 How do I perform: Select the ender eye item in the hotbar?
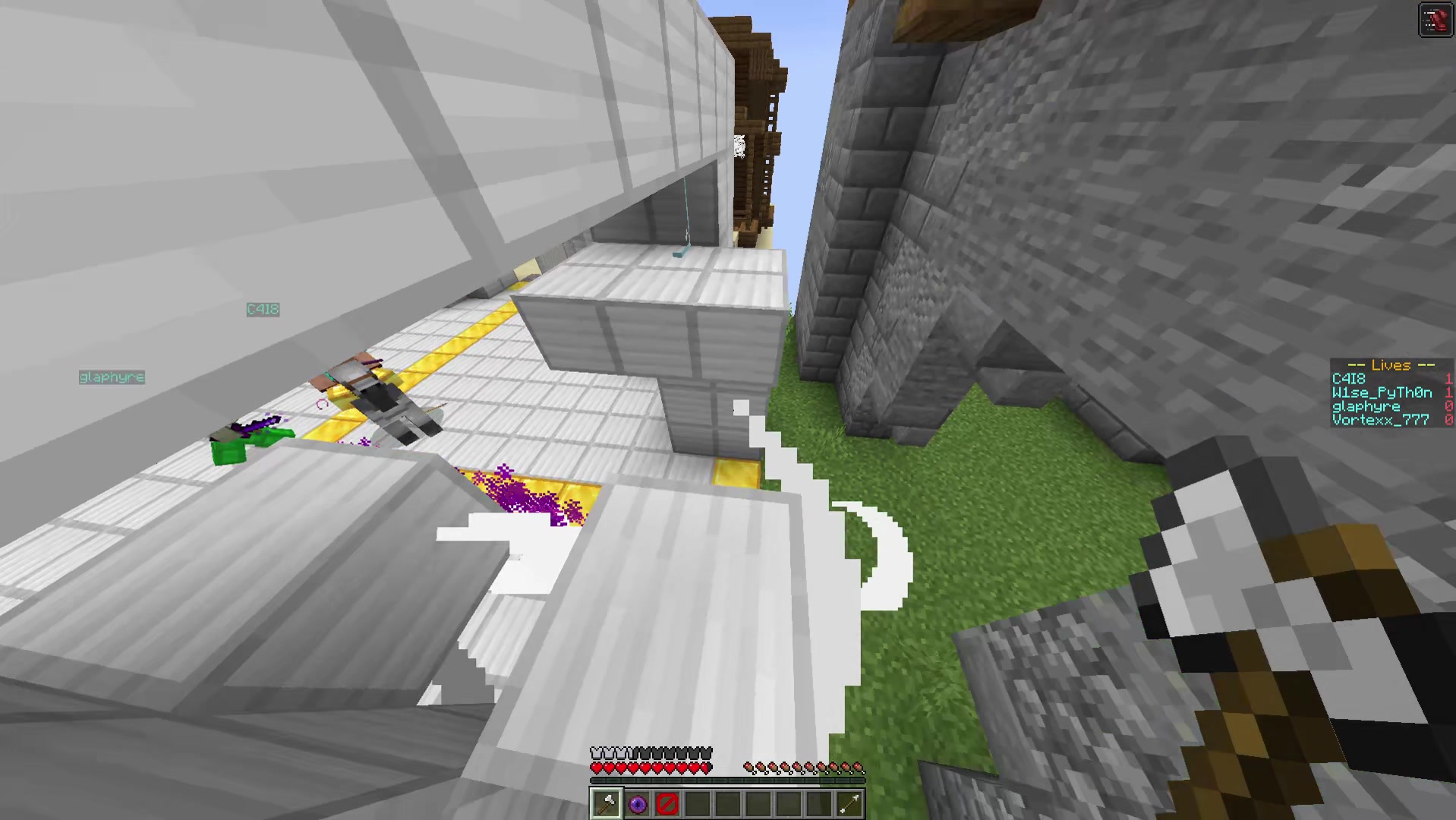point(637,803)
